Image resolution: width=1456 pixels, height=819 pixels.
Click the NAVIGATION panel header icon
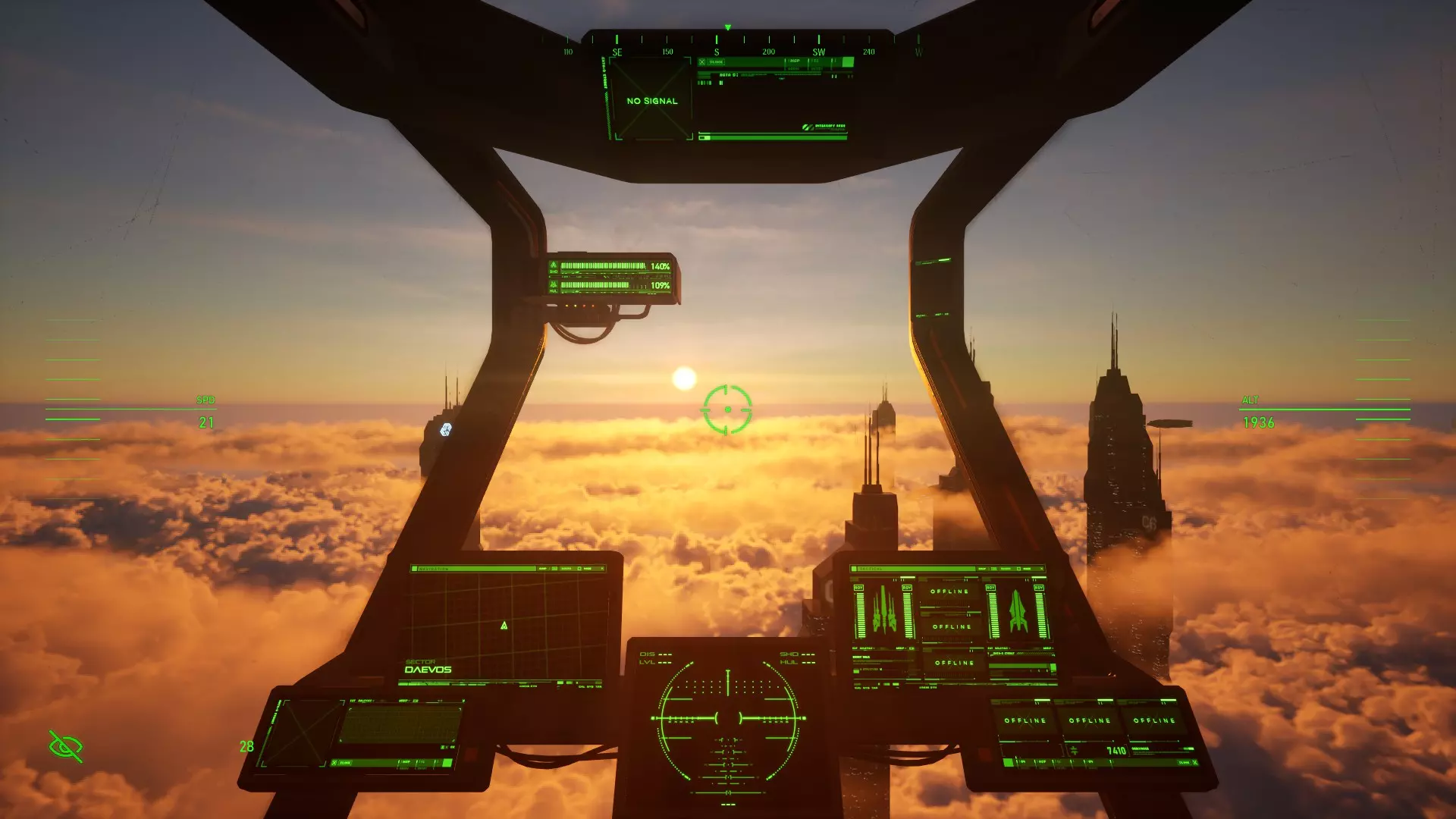[415, 568]
